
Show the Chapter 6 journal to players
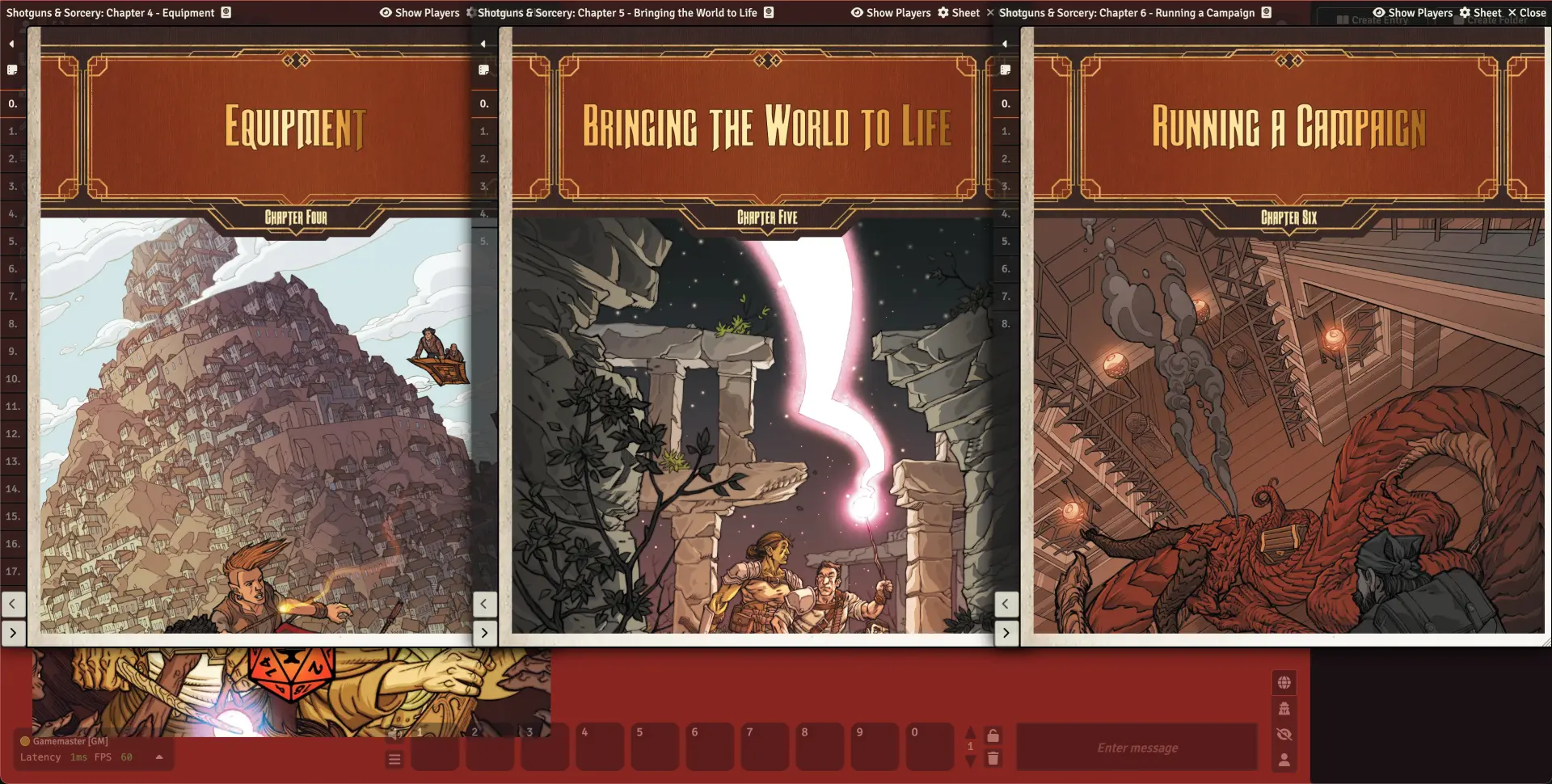tap(1412, 13)
